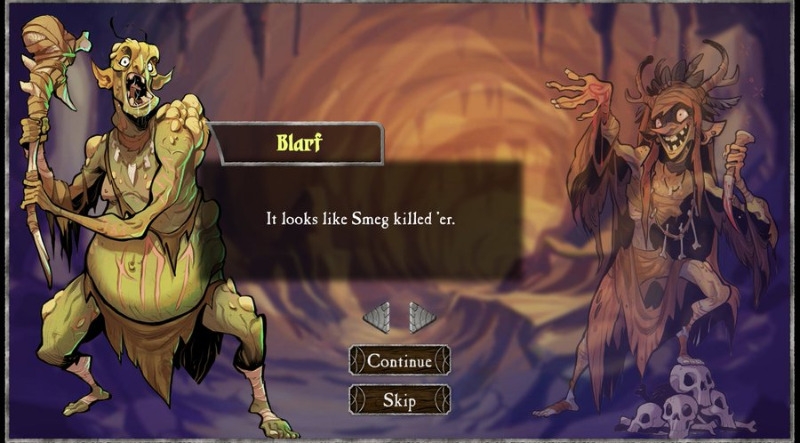Image resolution: width=800 pixels, height=443 pixels.
Task: Skip the cutscene dialogue
Action: [x=399, y=400]
